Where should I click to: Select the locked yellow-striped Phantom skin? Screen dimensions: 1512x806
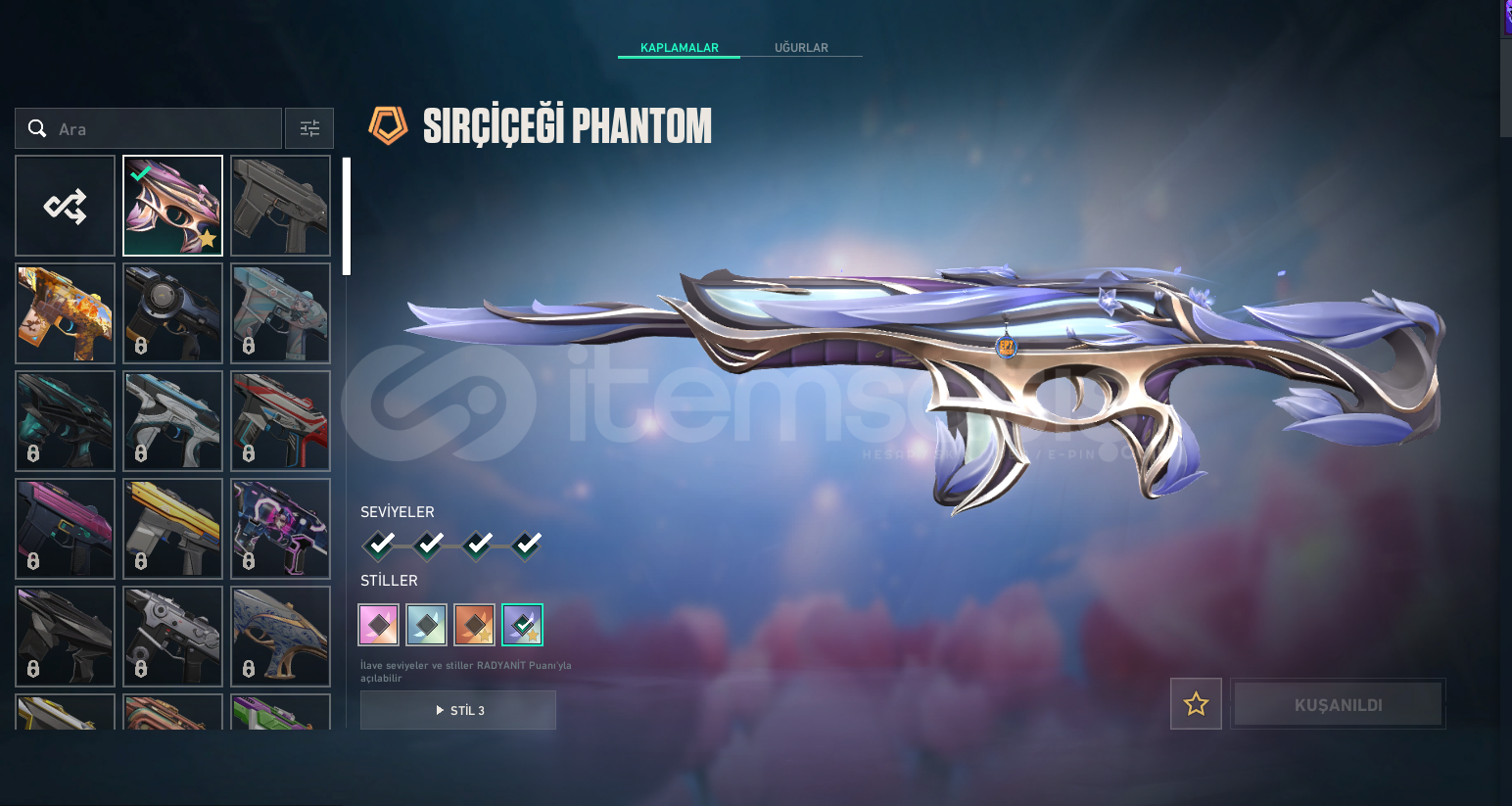click(173, 529)
